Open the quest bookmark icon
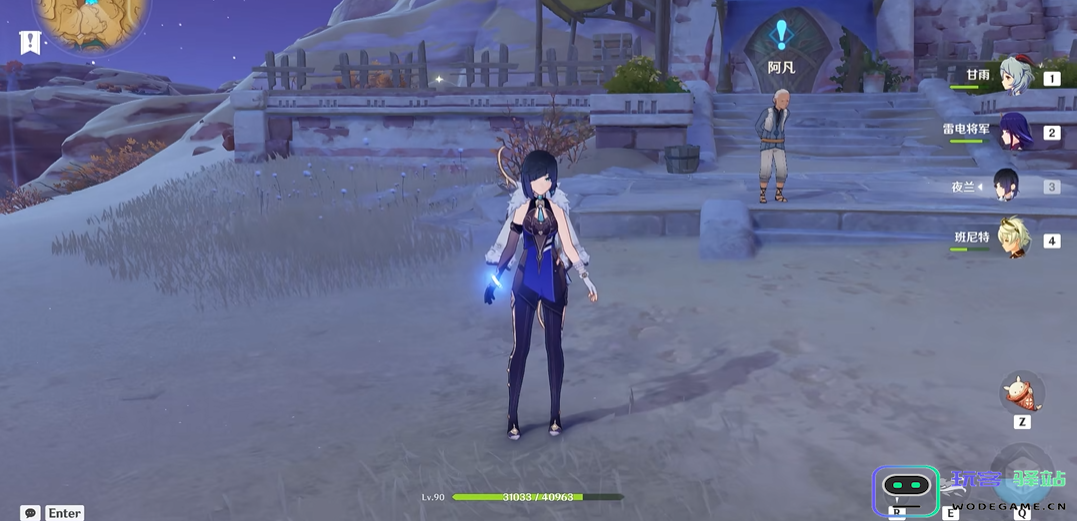 click(30, 43)
